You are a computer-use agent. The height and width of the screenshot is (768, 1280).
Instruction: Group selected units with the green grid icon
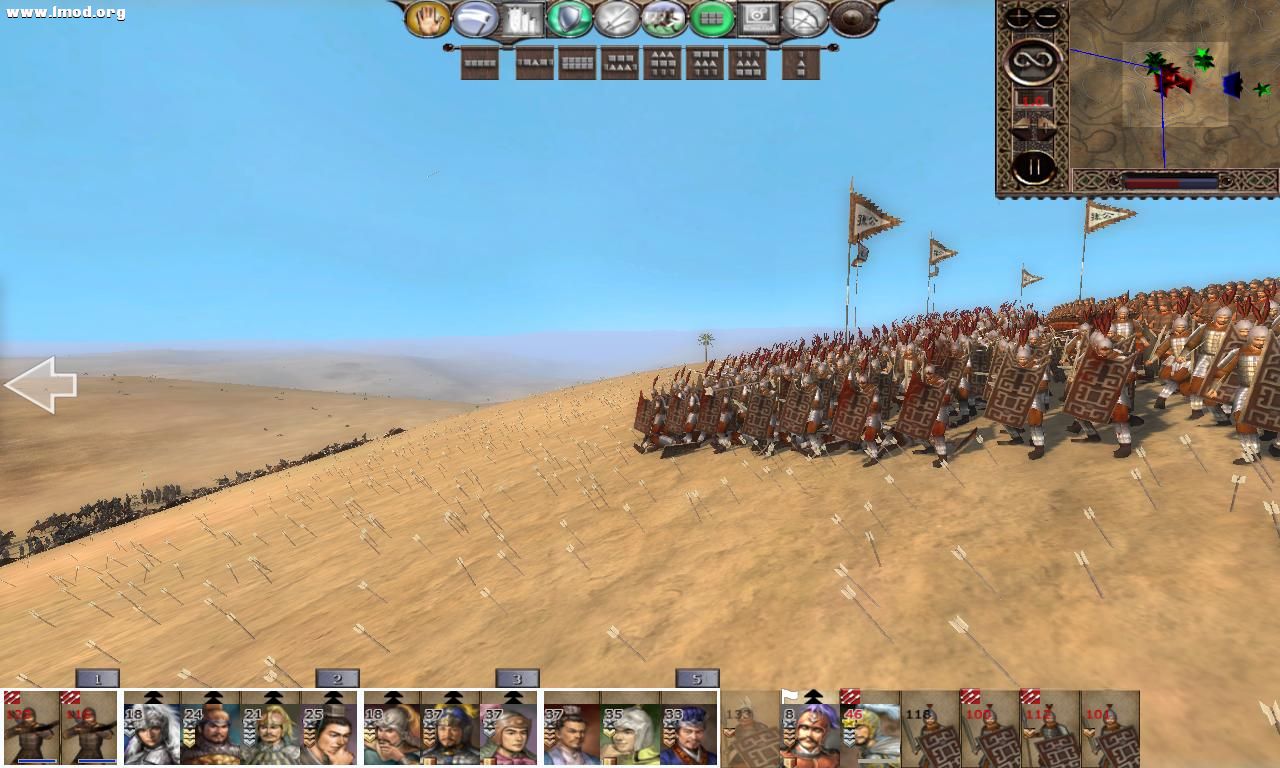pos(714,18)
